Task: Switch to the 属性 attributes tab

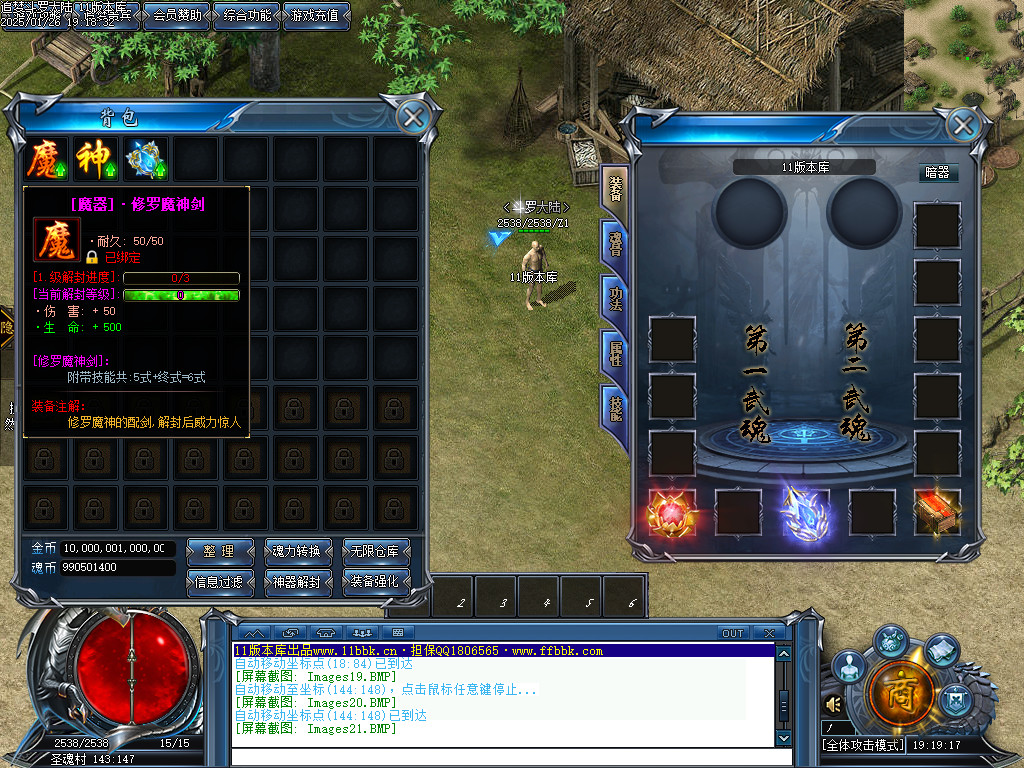Action: tap(614, 352)
